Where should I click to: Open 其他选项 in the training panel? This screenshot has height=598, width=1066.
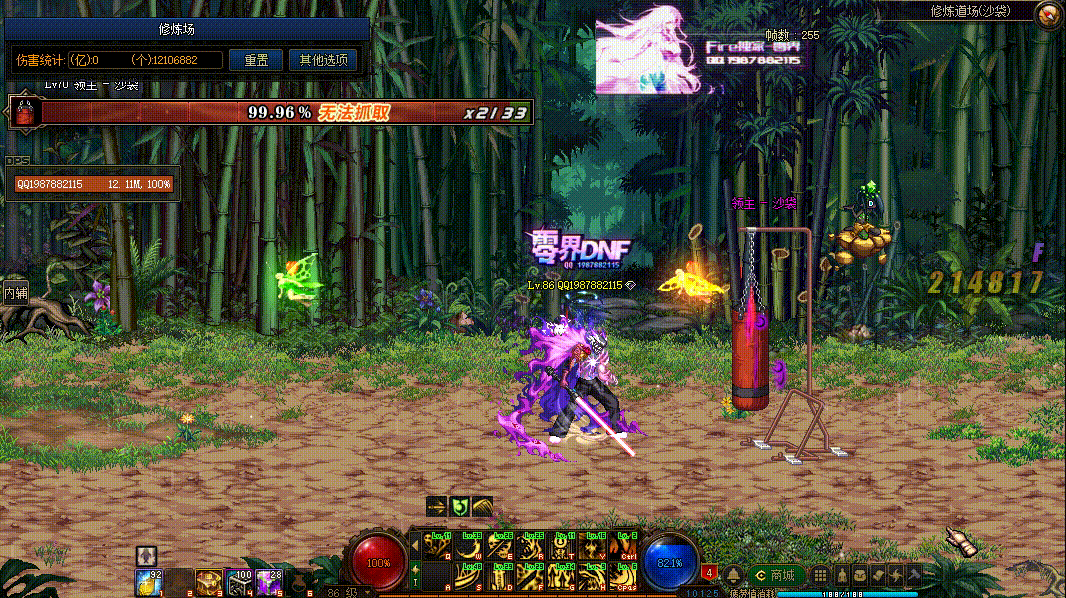point(323,60)
